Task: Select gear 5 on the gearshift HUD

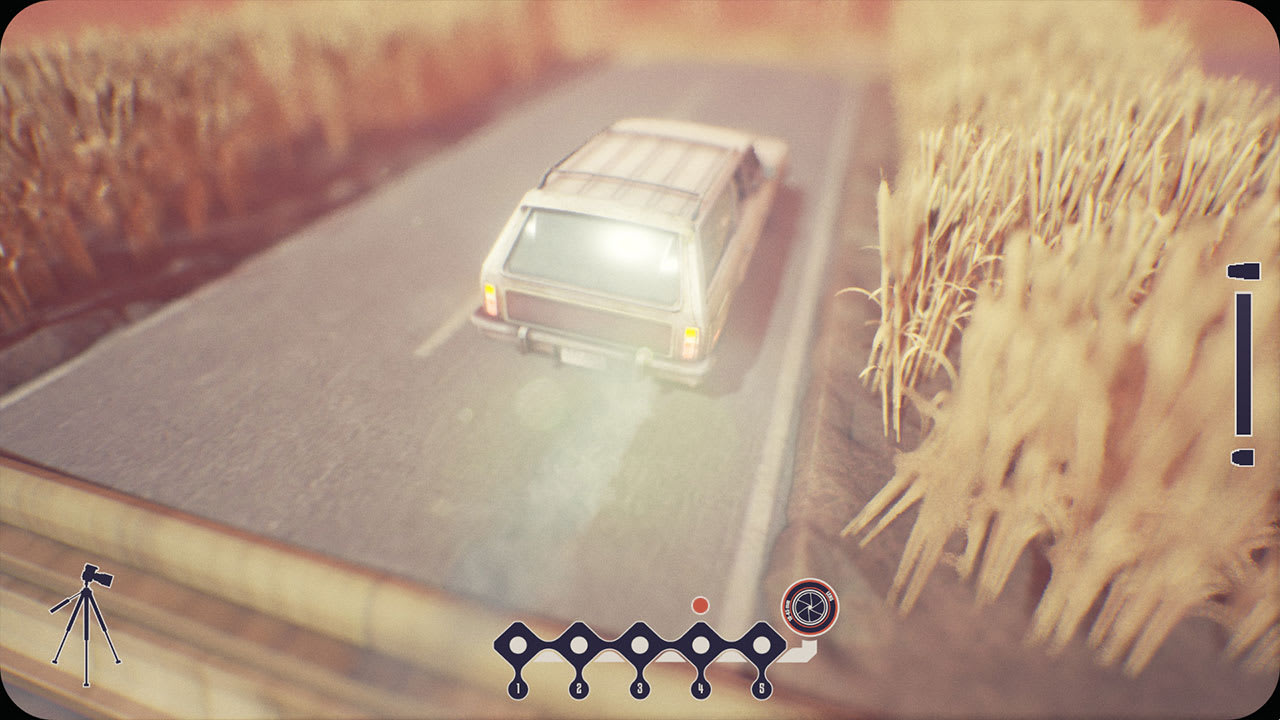Action: (x=762, y=687)
